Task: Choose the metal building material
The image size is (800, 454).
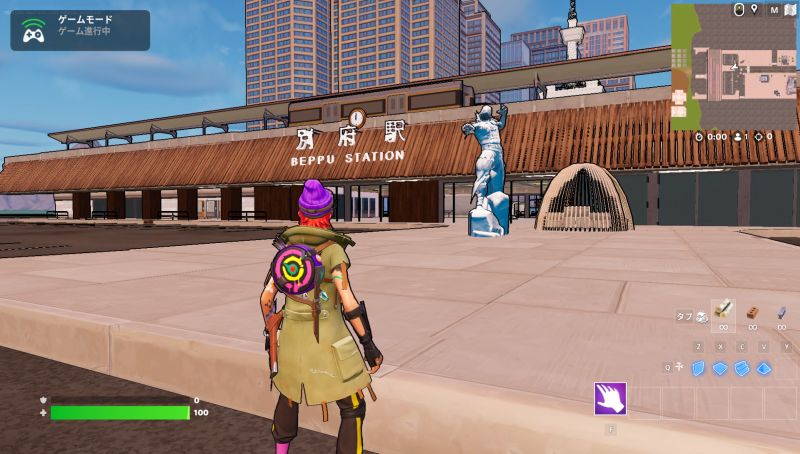Action: (782, 312)
